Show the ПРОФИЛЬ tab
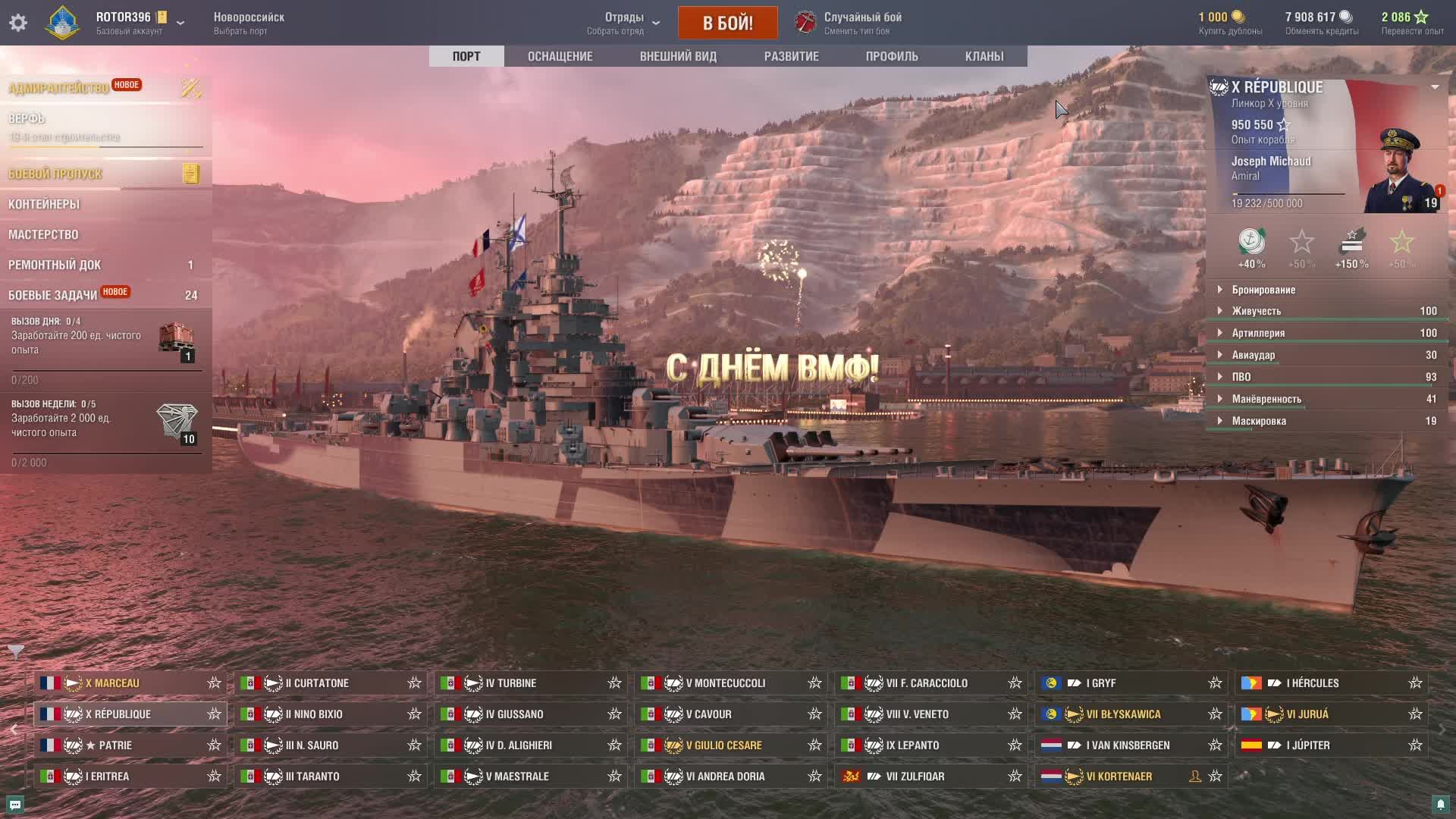 pos(892,56)
